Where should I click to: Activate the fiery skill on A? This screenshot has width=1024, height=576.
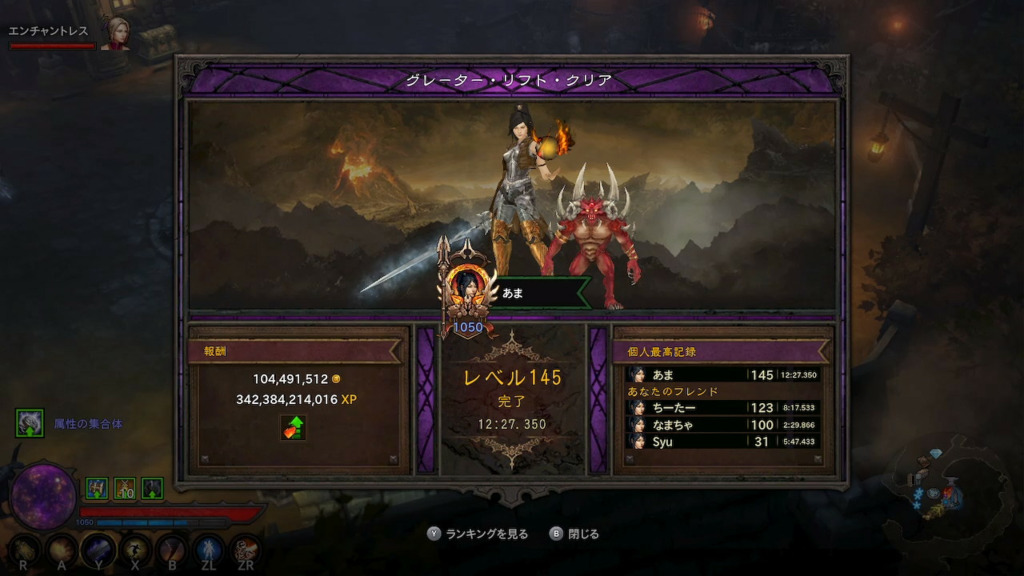(62, 549)
